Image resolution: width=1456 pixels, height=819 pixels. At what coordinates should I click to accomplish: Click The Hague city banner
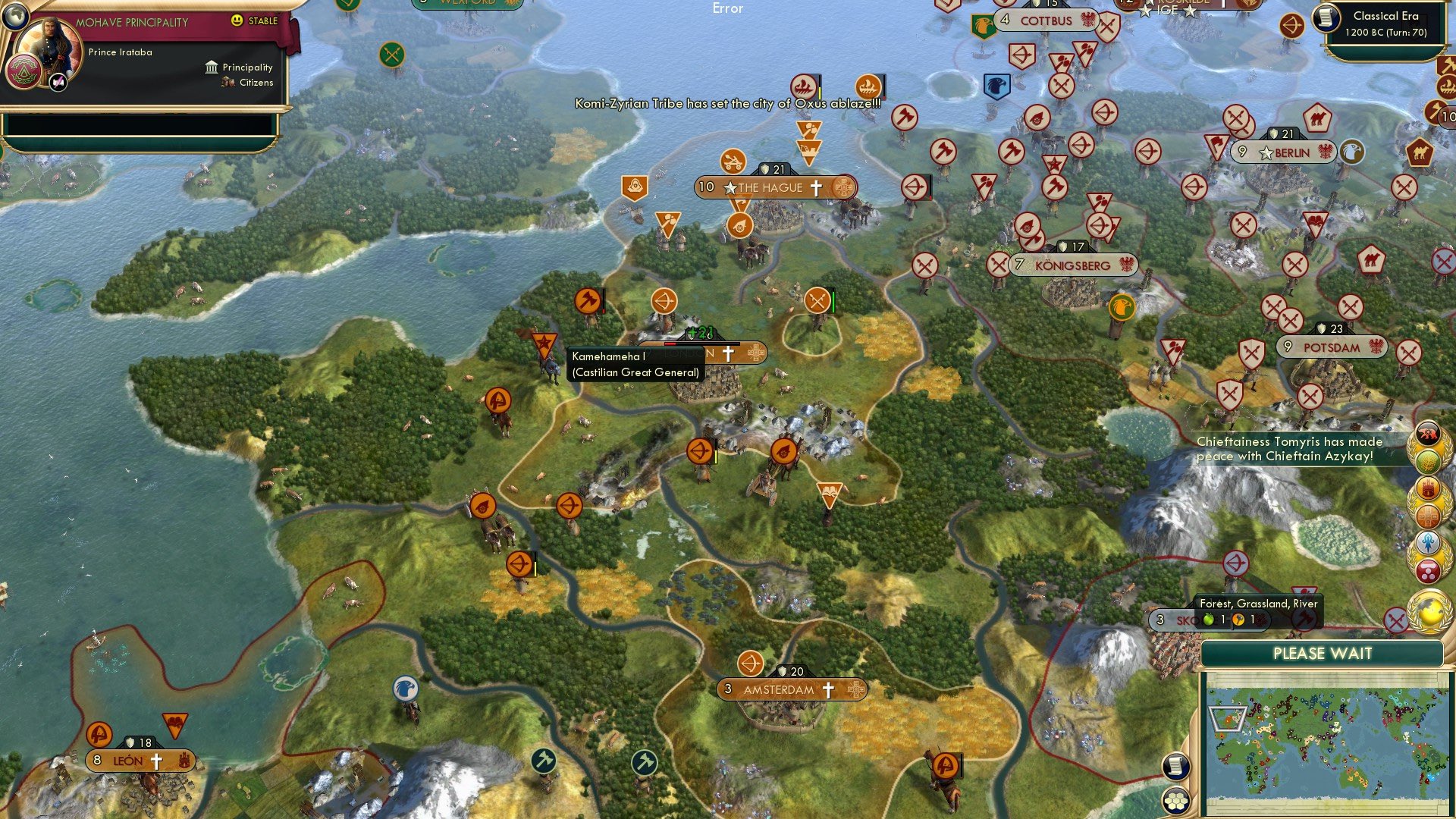(772, 187)
